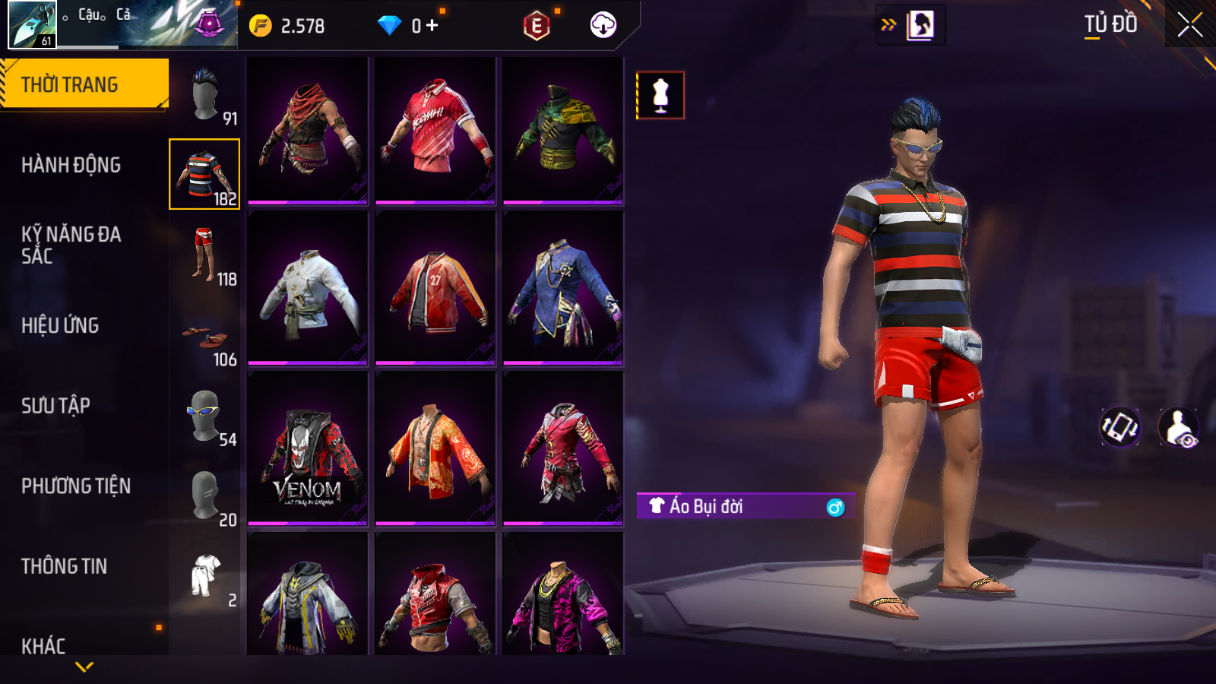Add diamonds using the plus button

click(x=432, y=26)
